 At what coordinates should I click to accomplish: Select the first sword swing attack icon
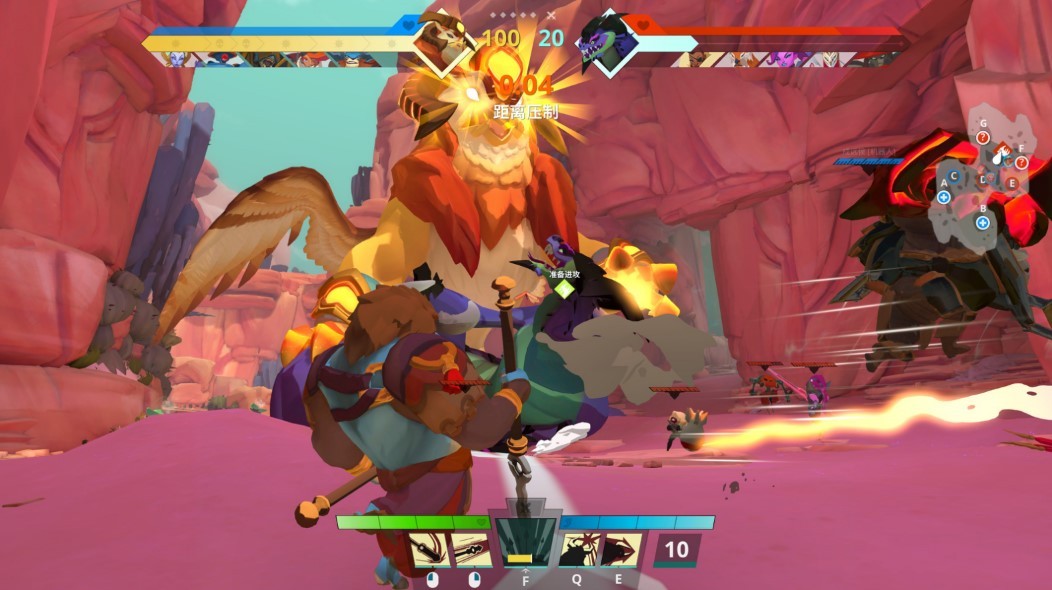[x=427, y=551]
